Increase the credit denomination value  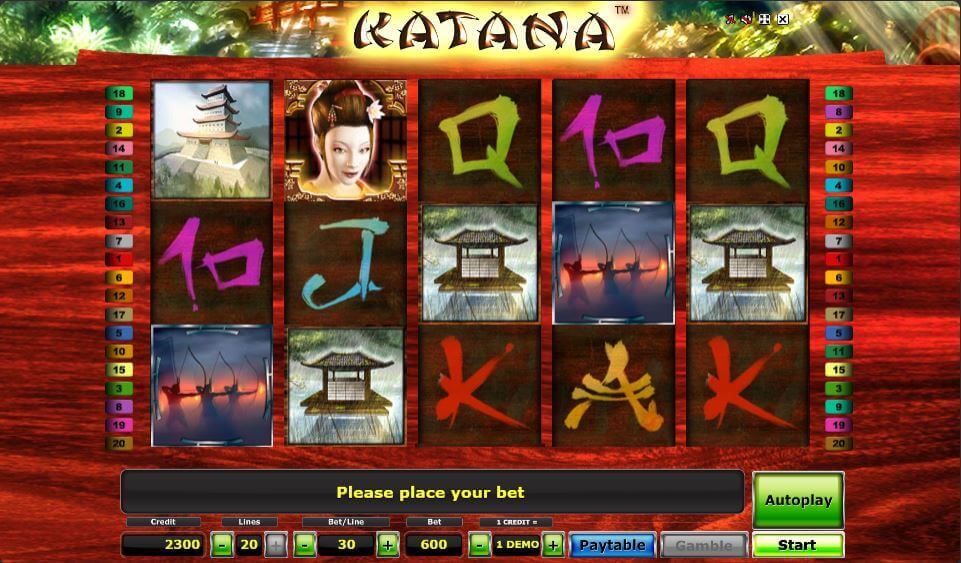click(553, 545)
